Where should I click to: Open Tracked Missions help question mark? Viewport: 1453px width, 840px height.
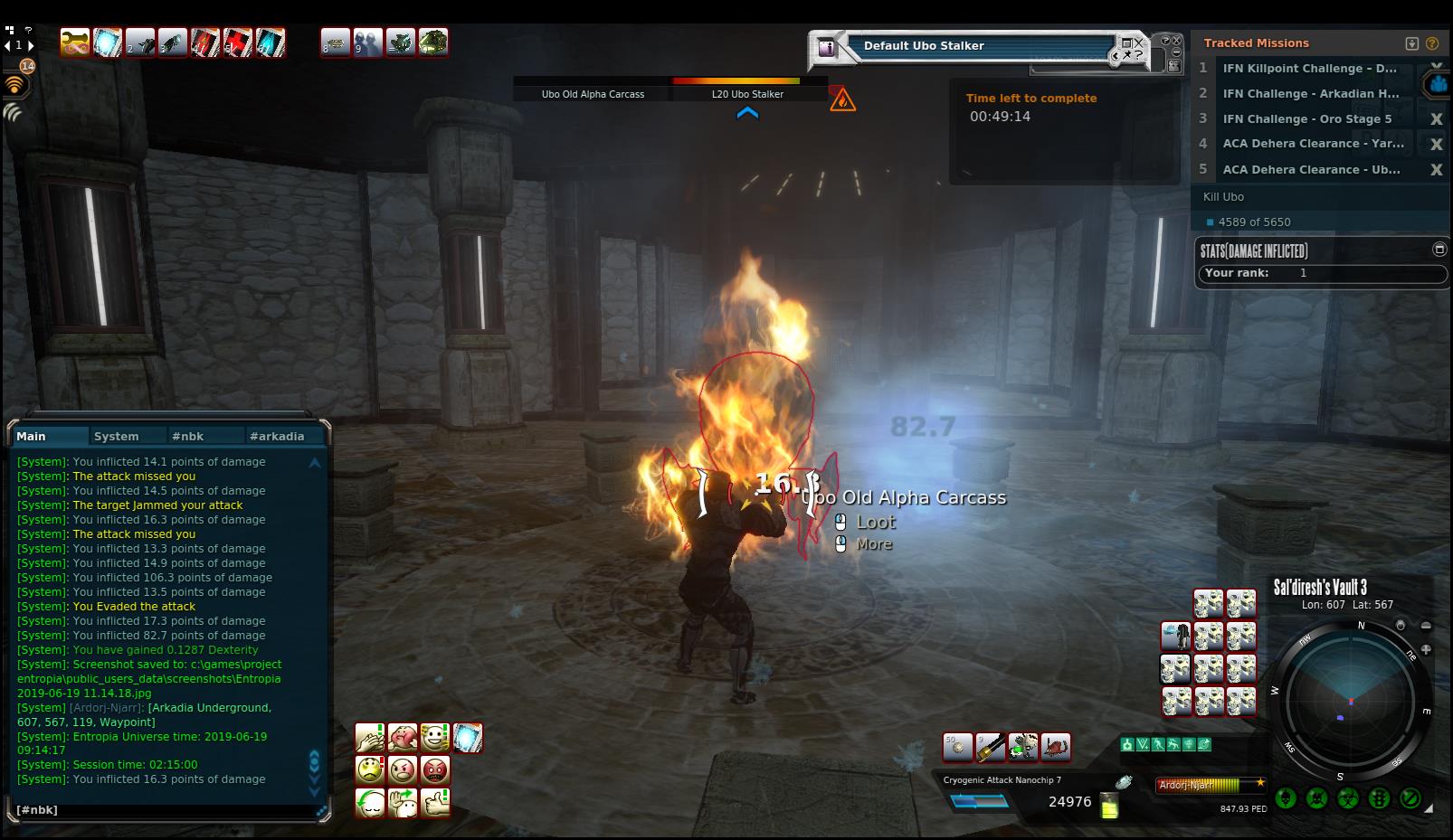click(1431, 43)
